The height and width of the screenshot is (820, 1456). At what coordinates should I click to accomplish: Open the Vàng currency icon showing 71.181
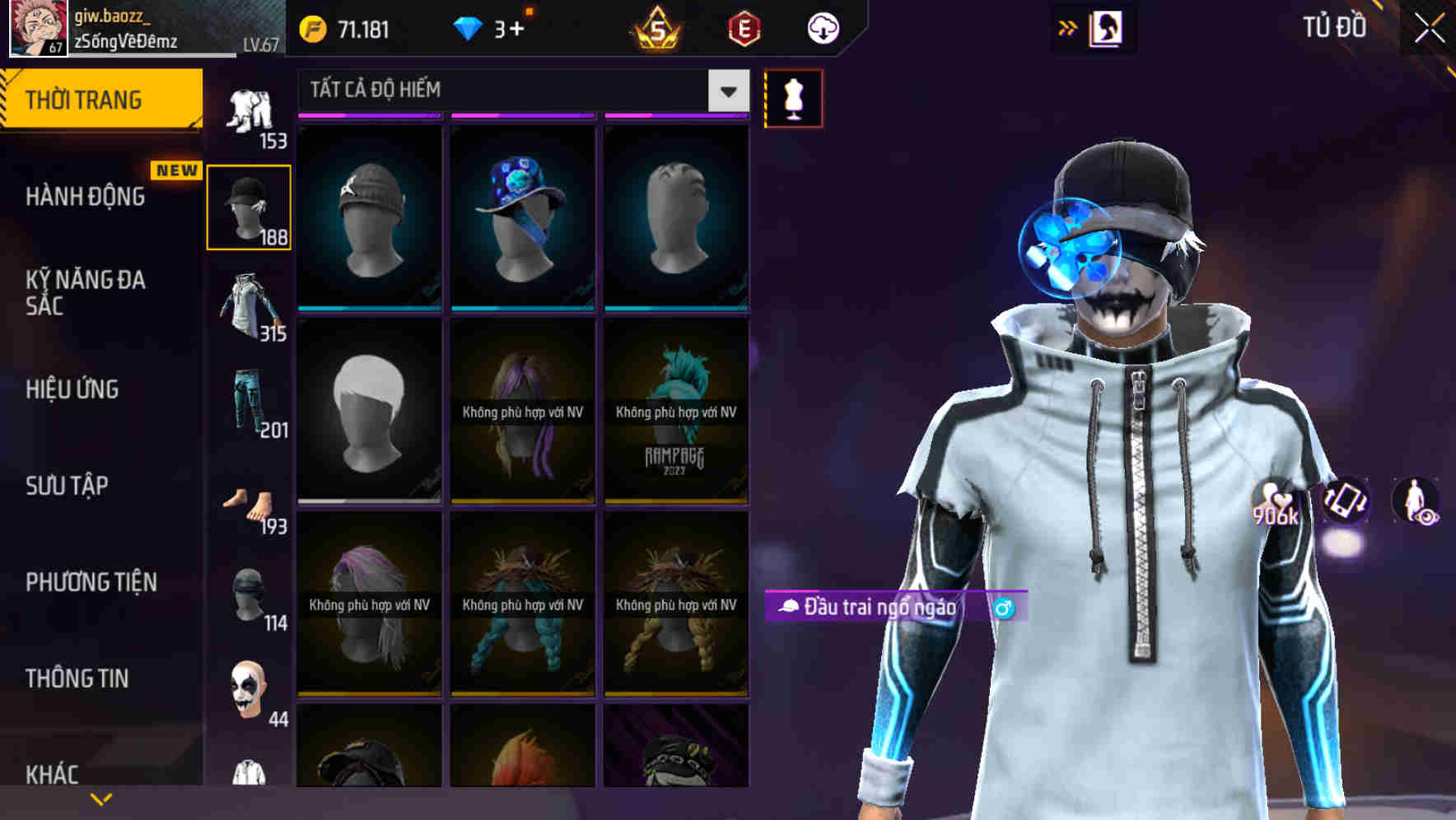[x=313, y=27]
